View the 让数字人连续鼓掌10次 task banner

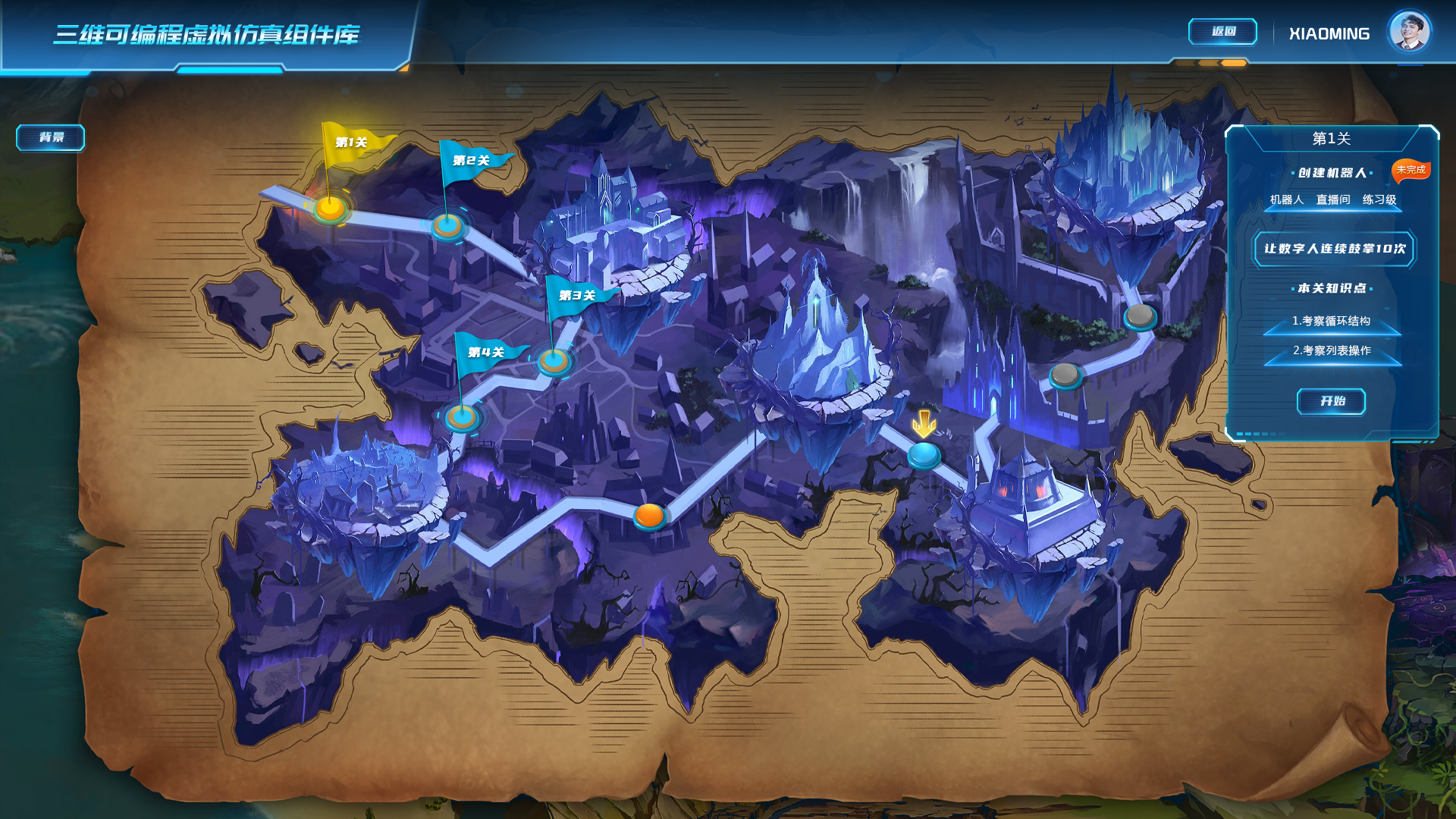point(1334,249)
